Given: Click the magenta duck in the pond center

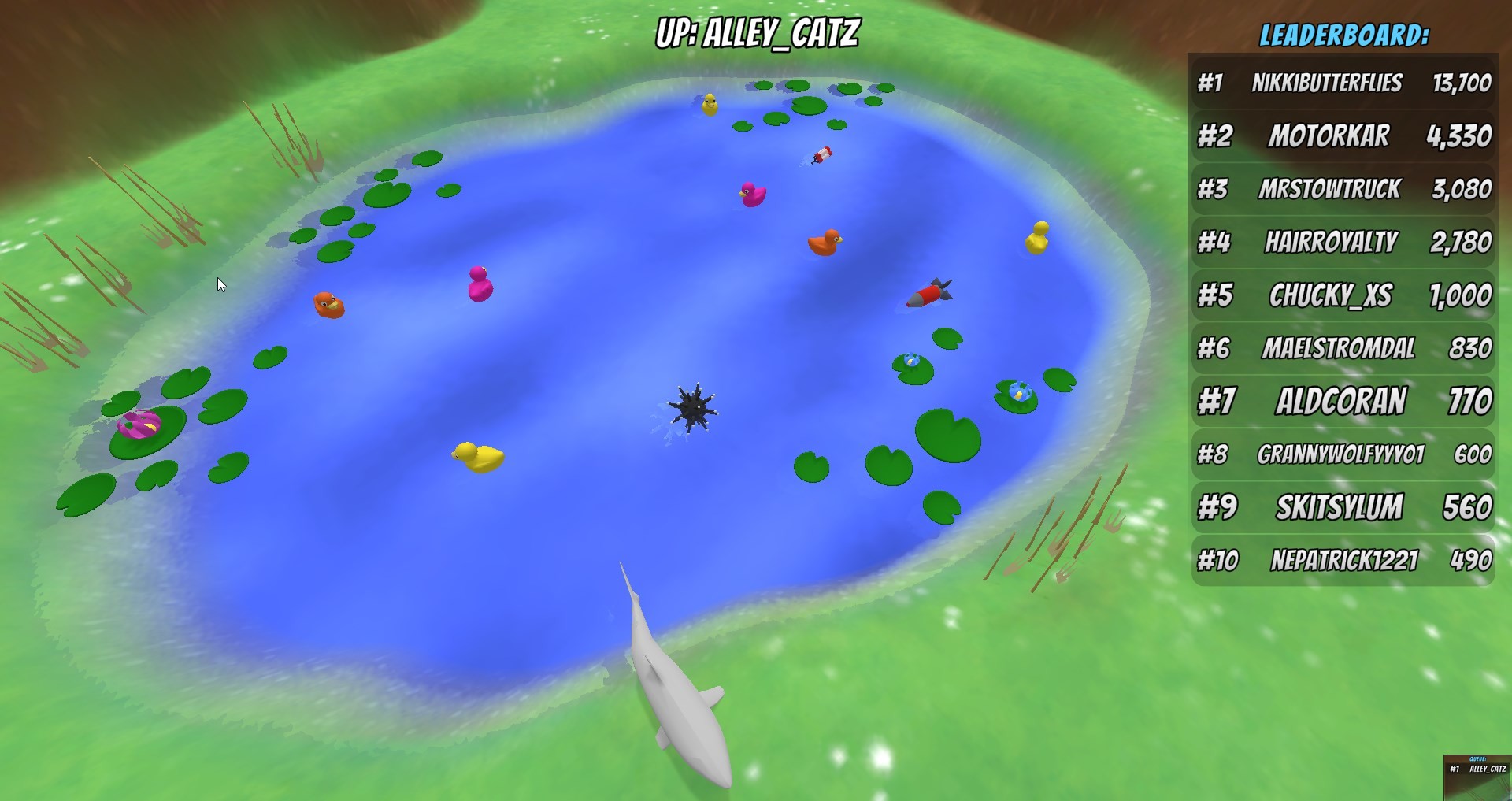Looking at the screenshot, I should pos(480,285).
